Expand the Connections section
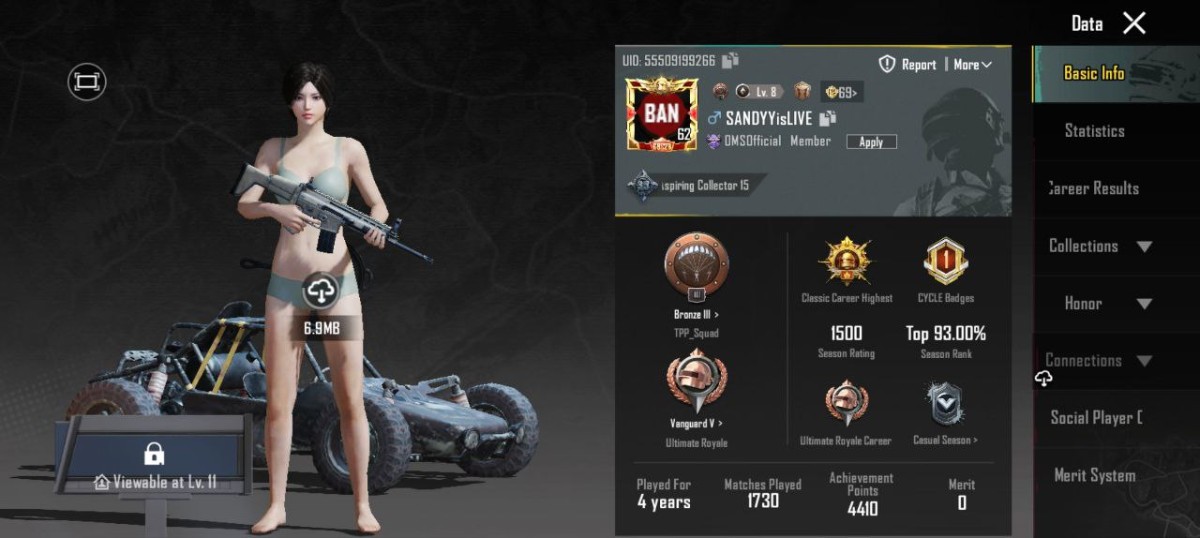This screenshot has width=1200, height=538. [1100, 361]
